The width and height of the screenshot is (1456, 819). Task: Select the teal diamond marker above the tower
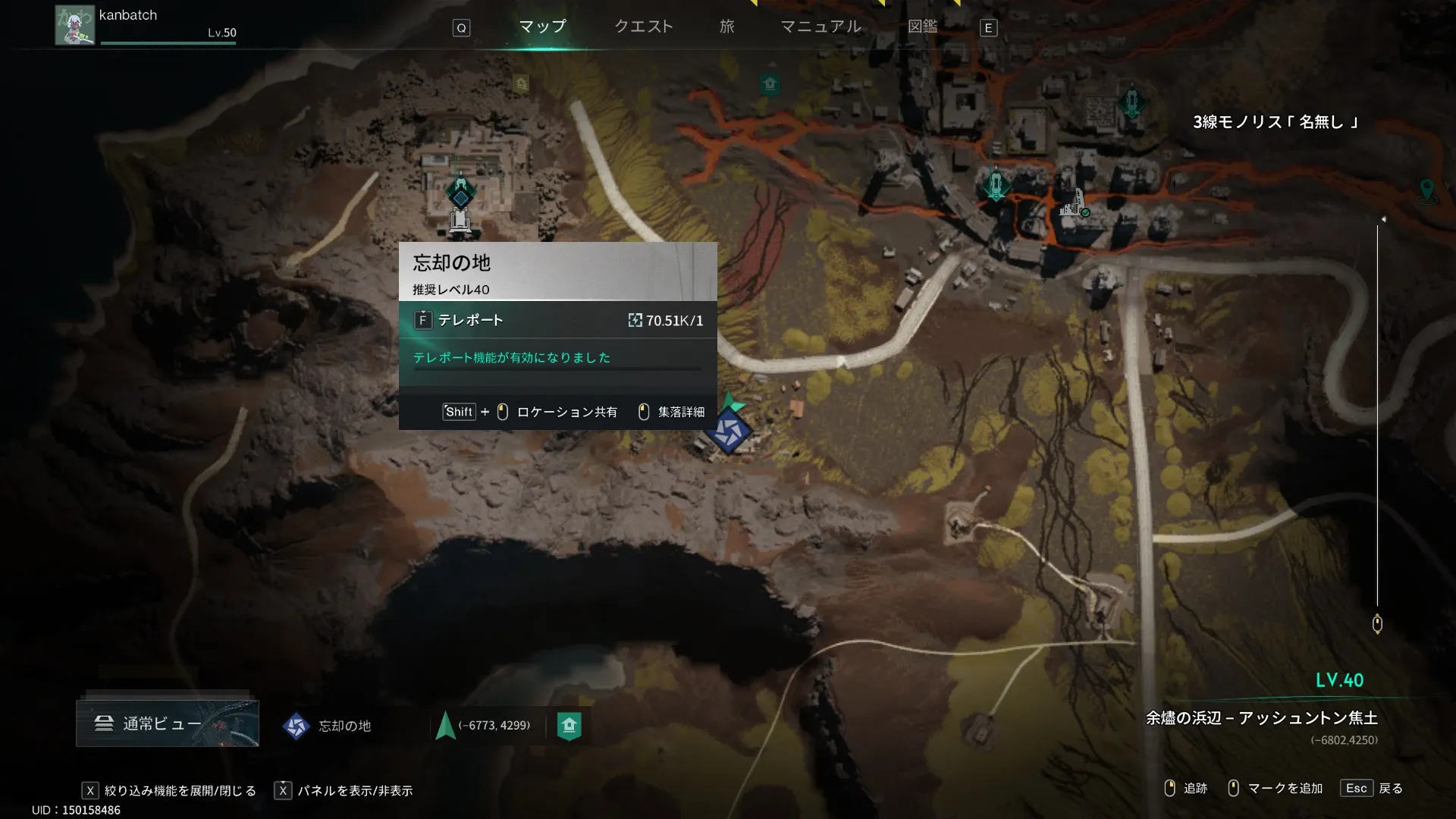[460, 191]
